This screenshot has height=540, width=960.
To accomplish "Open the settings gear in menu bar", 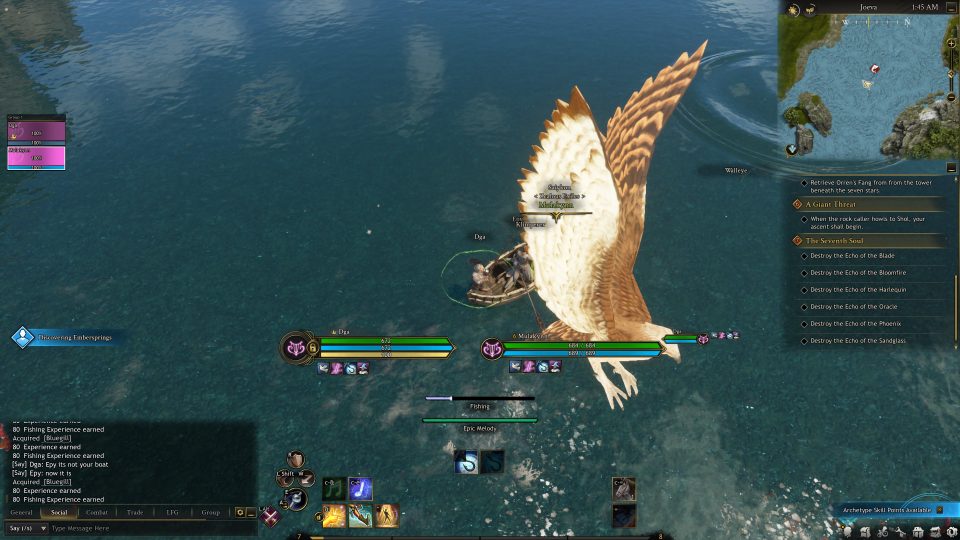I will [x=953, y=532].
